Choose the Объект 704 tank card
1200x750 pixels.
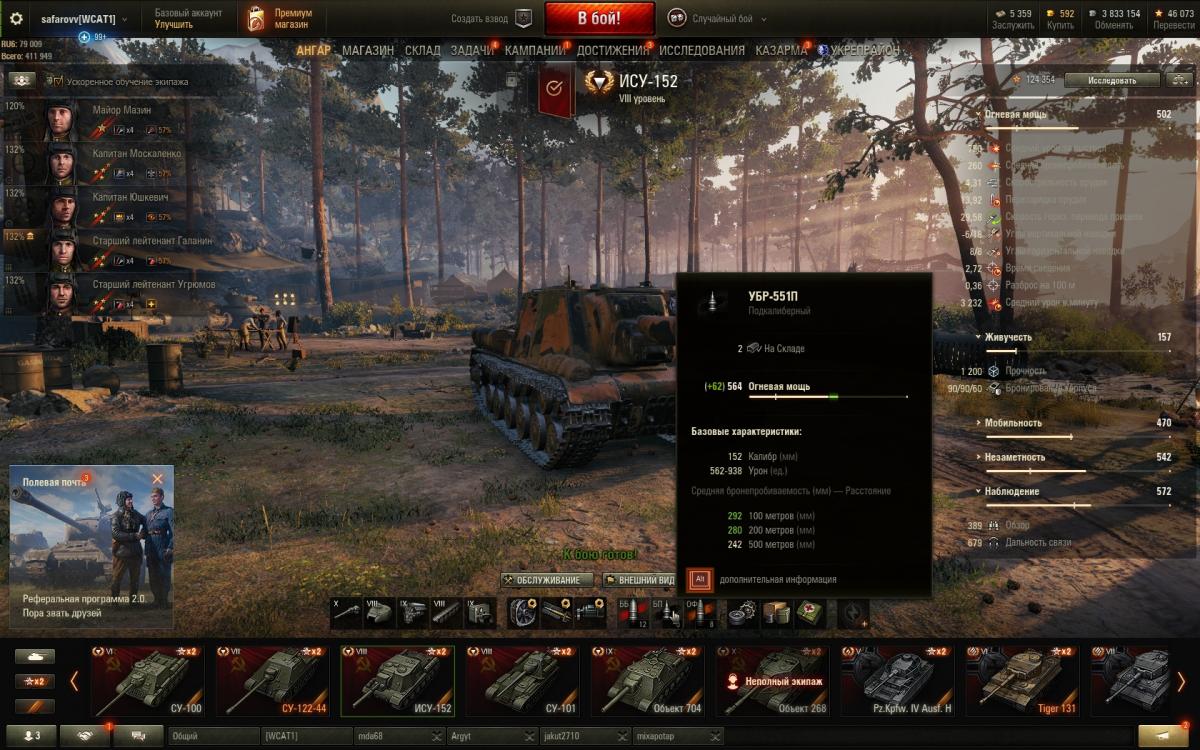(x=652, y=681)
